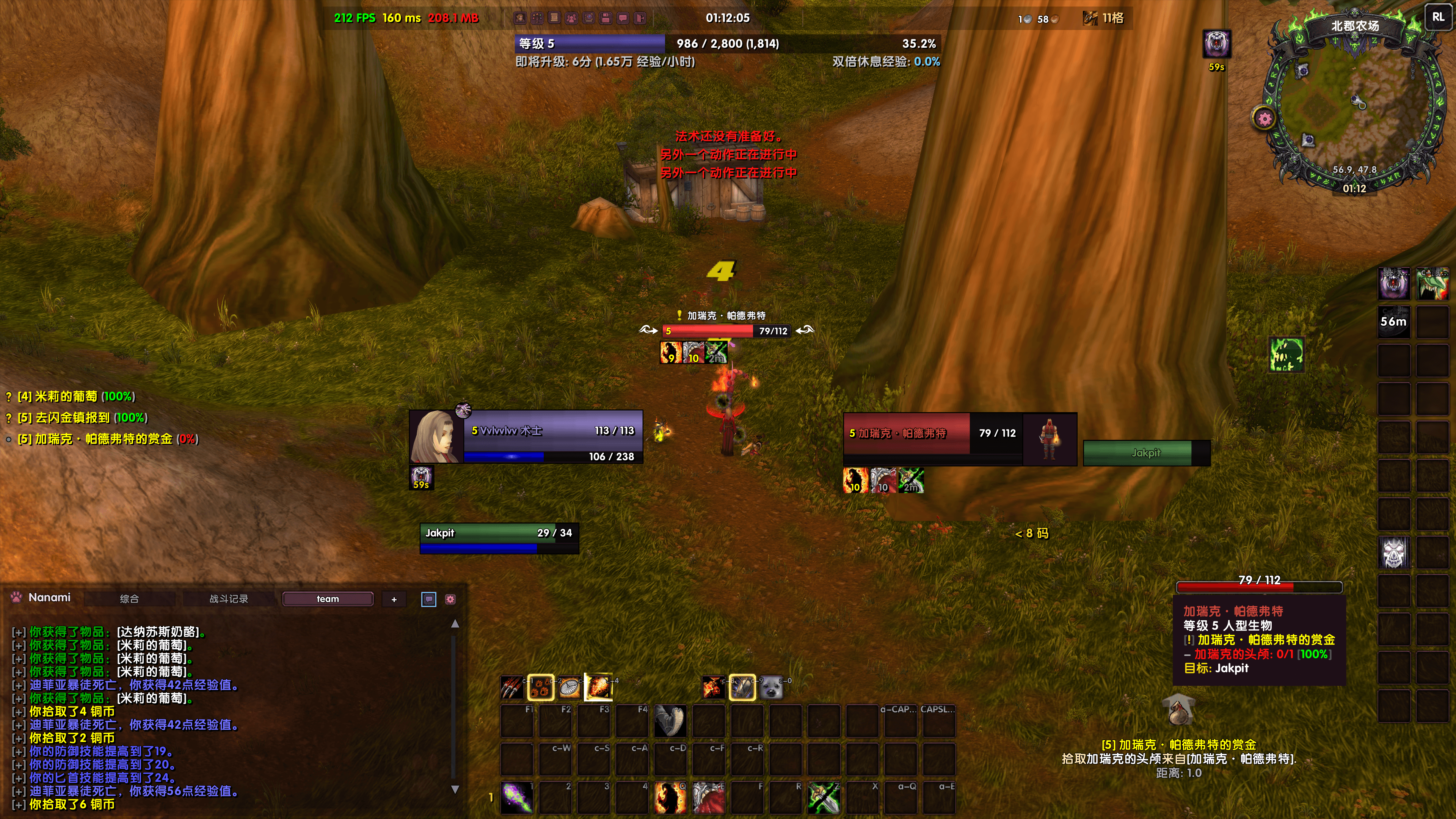1456x819 pixels.
Task: Cast the purple Shadow Bolt spell
Action: 516,797
